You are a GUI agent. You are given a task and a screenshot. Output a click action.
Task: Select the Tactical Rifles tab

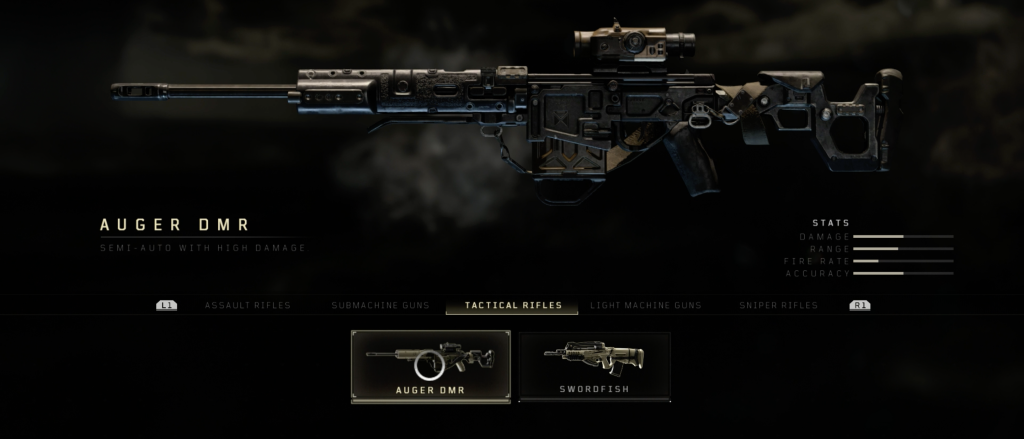[513, 305]
